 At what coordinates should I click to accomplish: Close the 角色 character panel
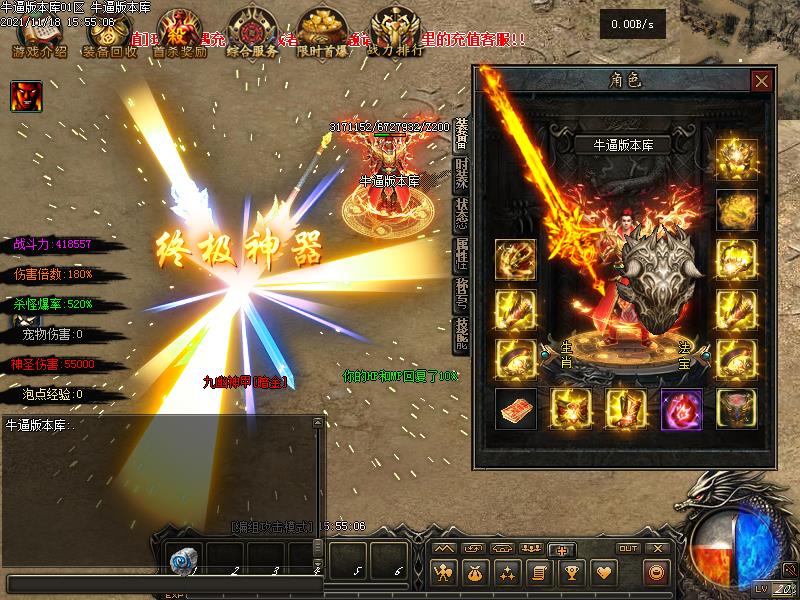click(x=762, y=81)
